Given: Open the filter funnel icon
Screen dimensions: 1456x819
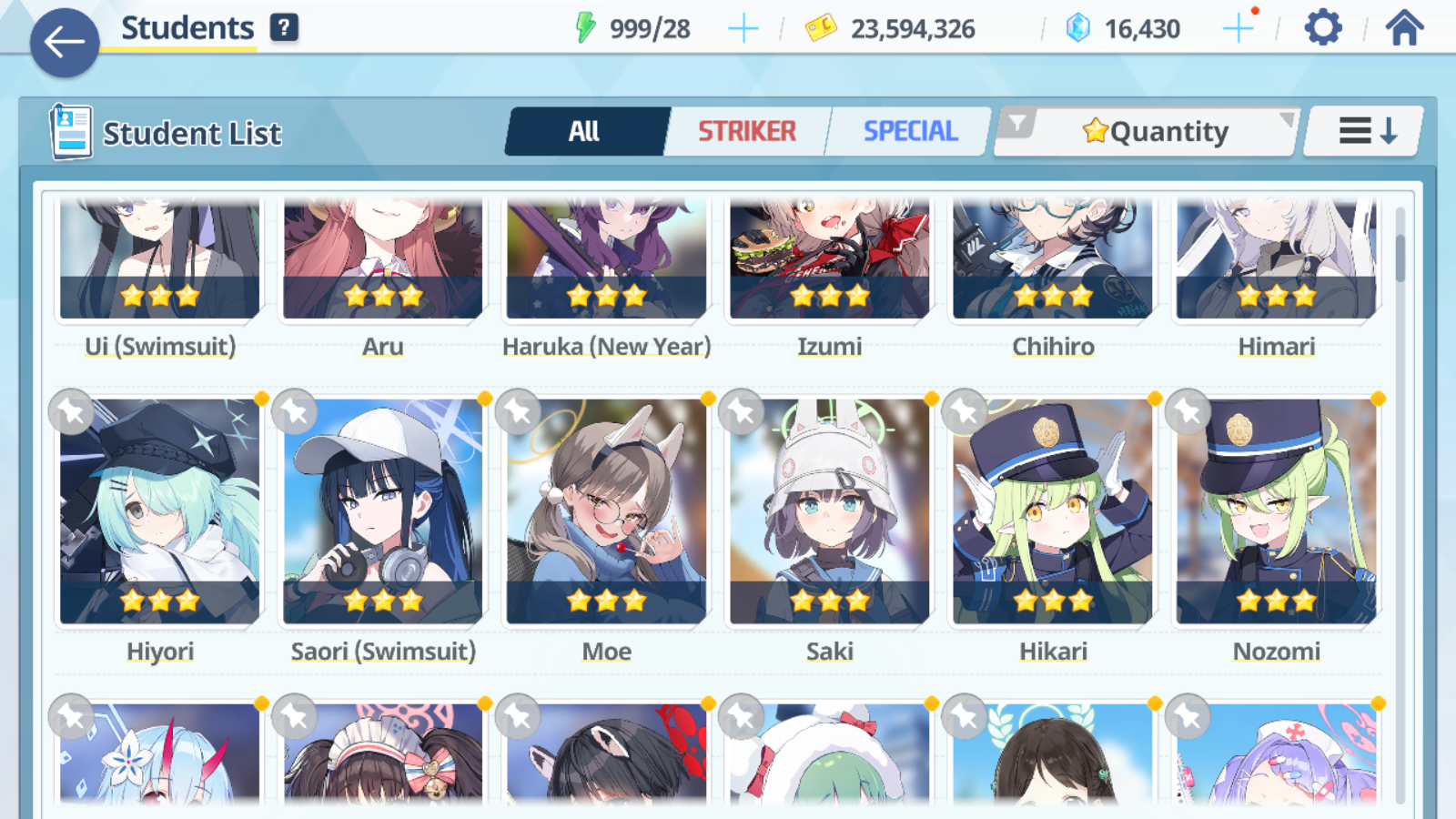Looking at the screenshot, I should coord(1018,124).
